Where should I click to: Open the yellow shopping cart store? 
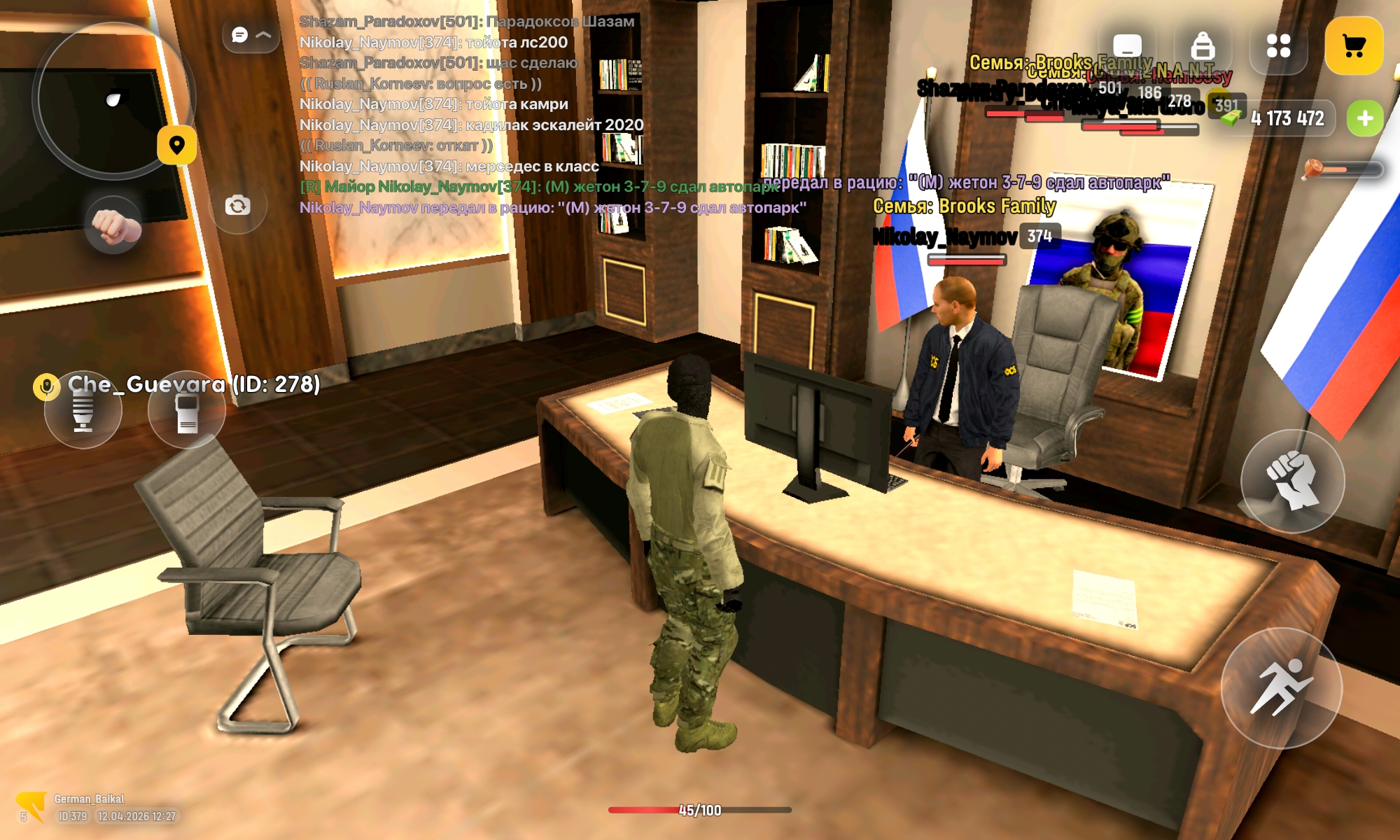pyautogui.click(x=1353, y=46)
